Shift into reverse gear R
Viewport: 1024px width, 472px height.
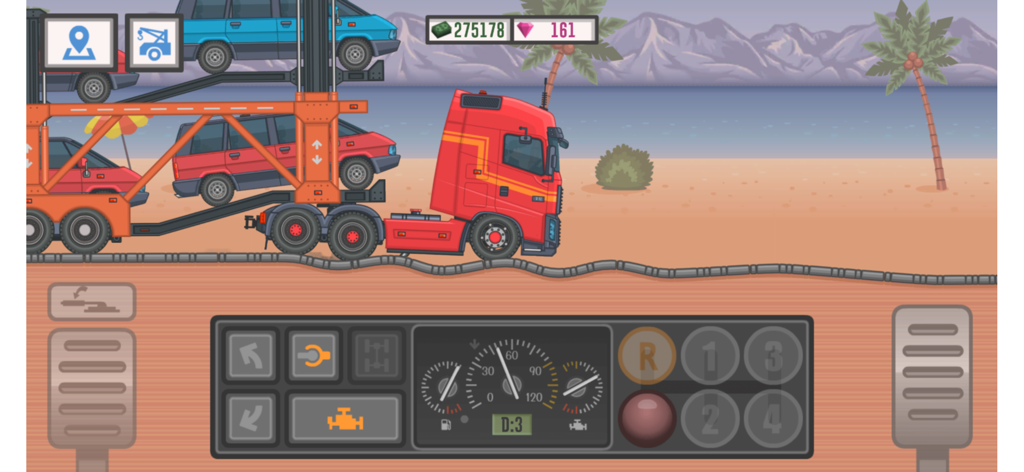[x=647, y=356]
